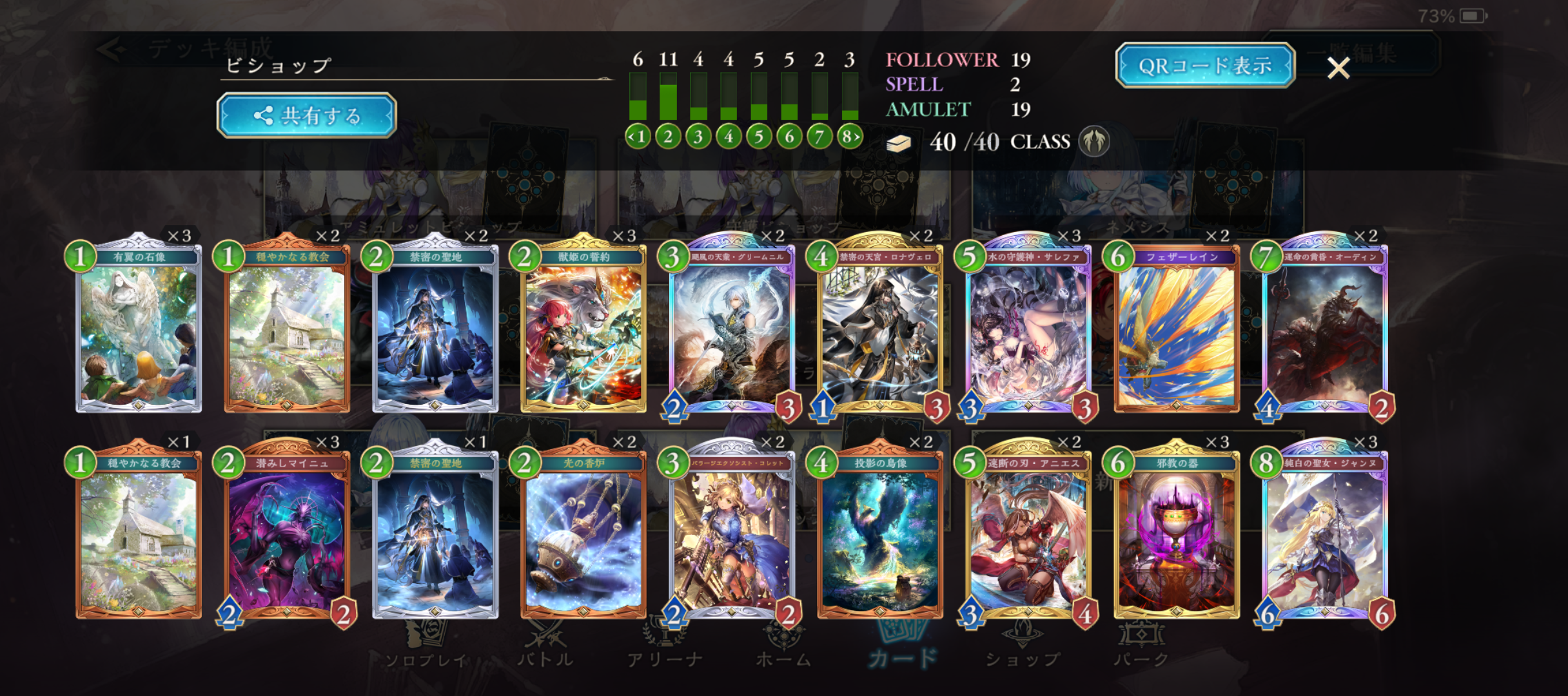The width and height of the screenshot is (1568, 696).
Task: Click the cost 8 mana curve circle
Action: click(850, 137)
